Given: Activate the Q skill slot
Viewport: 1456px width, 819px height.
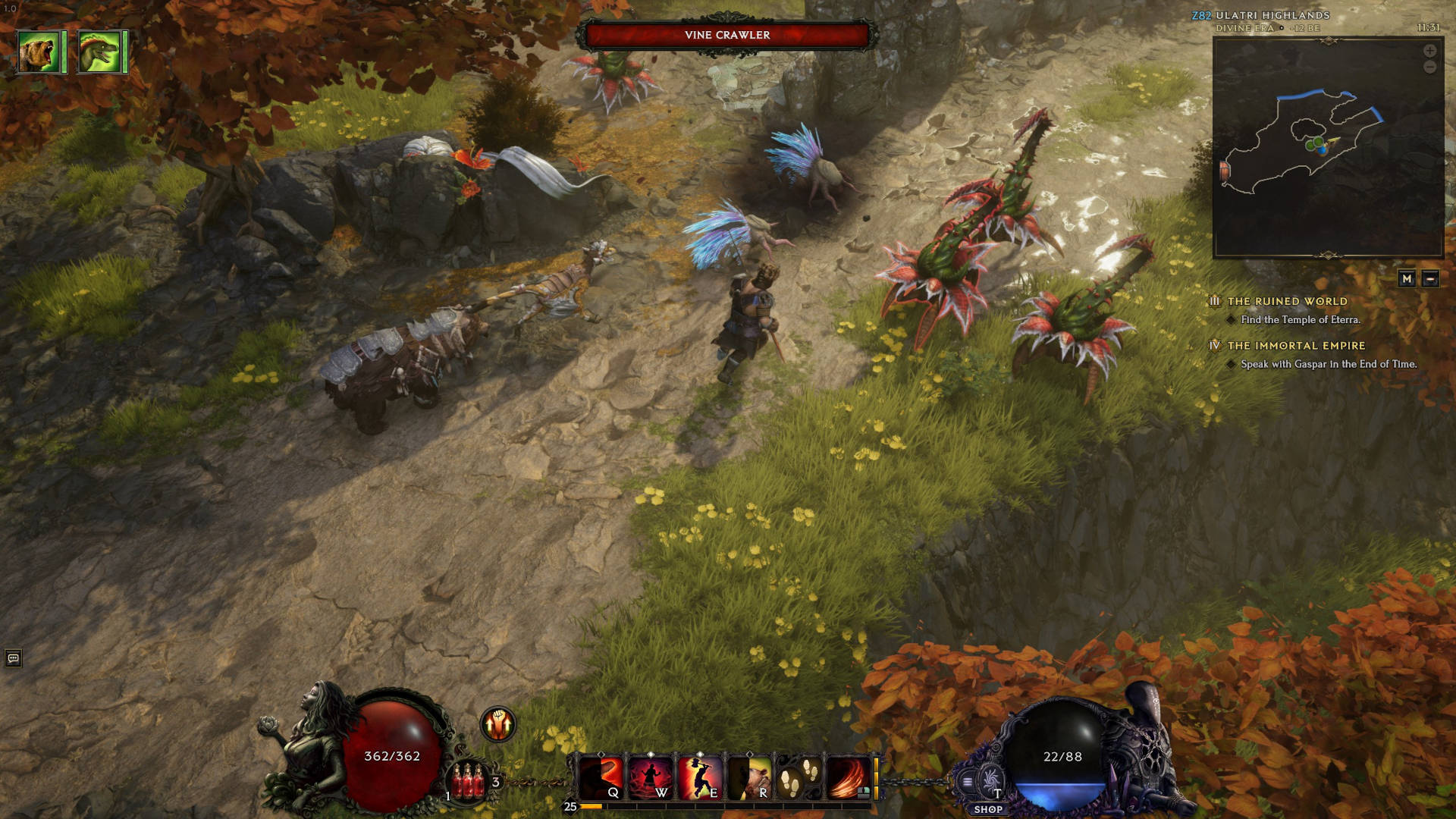Looking at the screenshot, I should 601,777.
